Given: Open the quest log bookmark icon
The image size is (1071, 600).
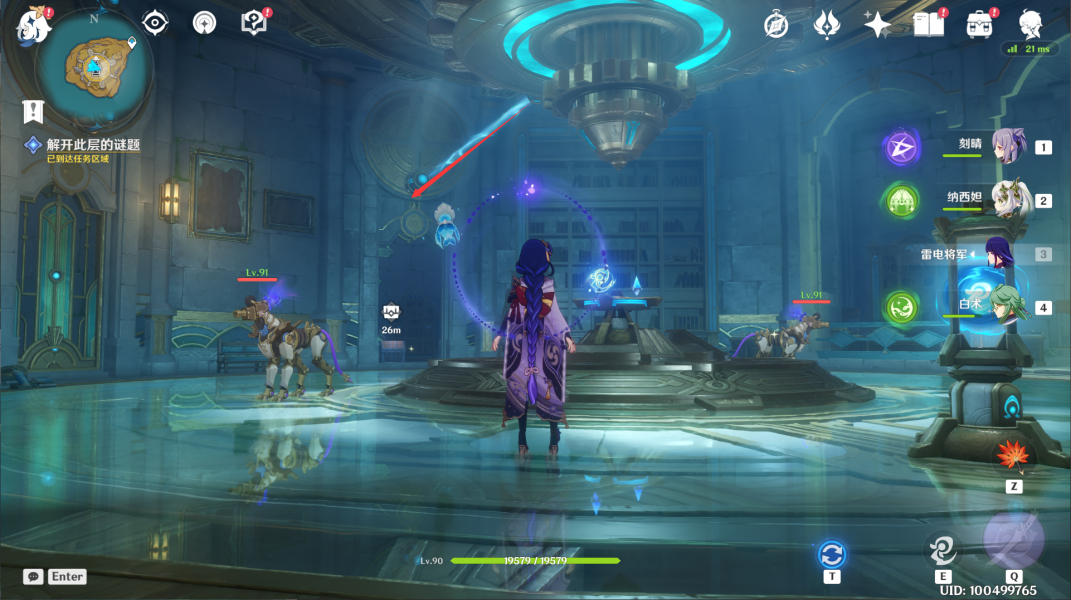Looking at the screenshot, I should point(34,111).
